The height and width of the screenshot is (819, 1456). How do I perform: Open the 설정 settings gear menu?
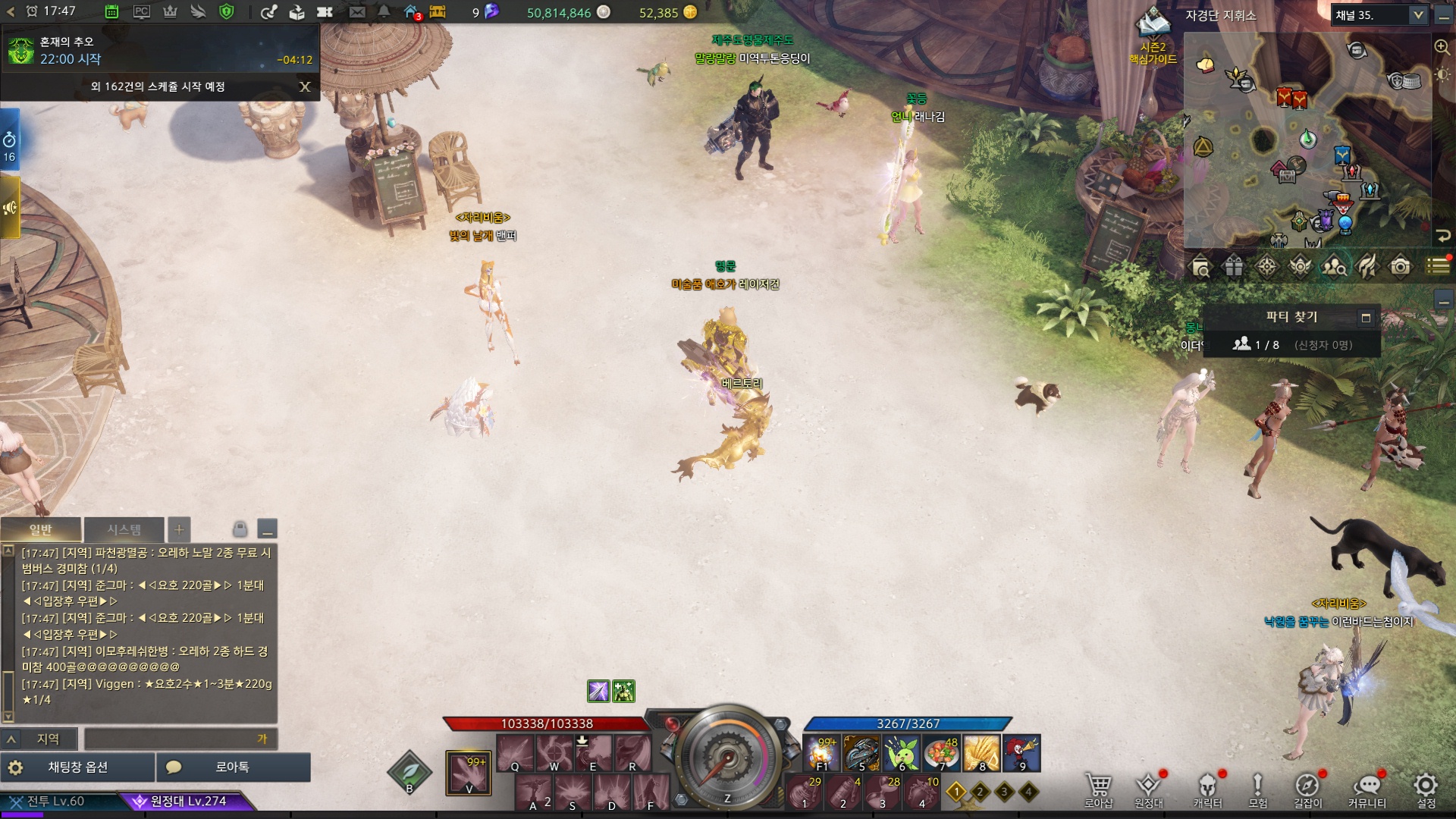coord(1426,789)
